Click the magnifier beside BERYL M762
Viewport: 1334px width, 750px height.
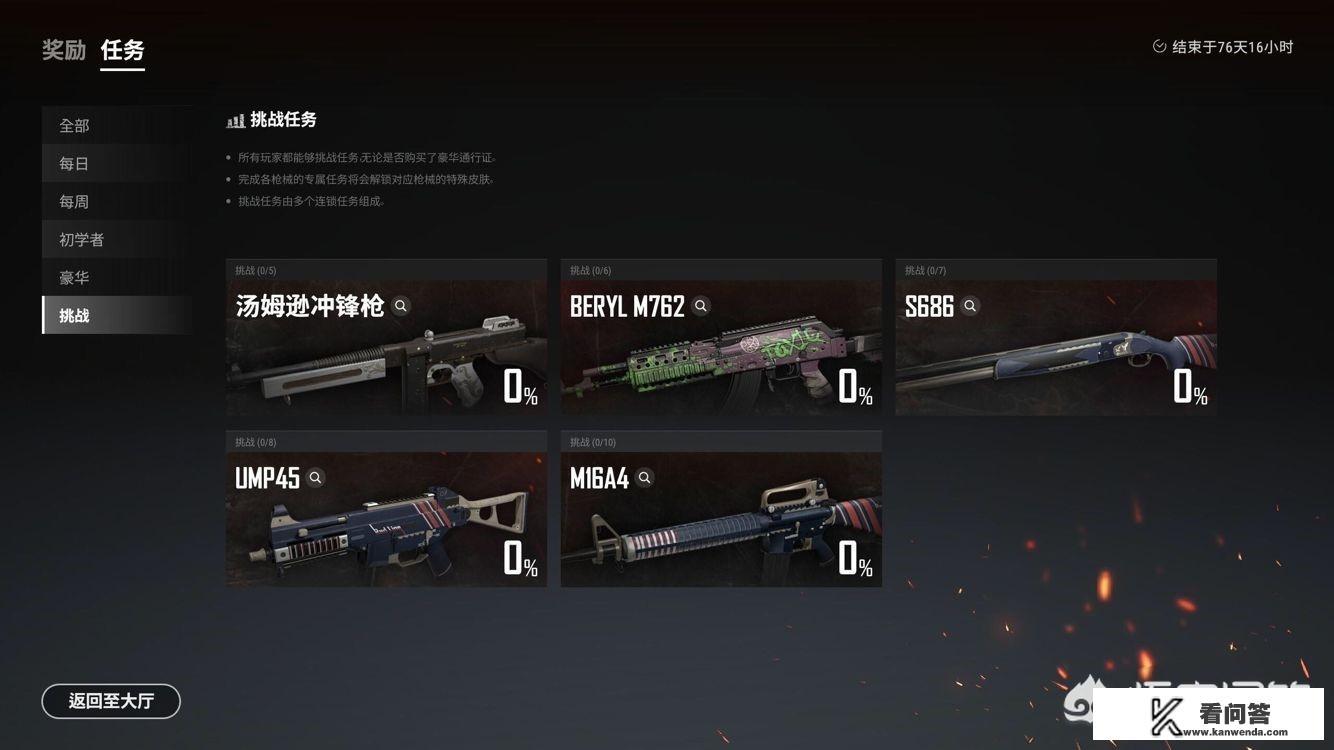click(x=701, y=306)
